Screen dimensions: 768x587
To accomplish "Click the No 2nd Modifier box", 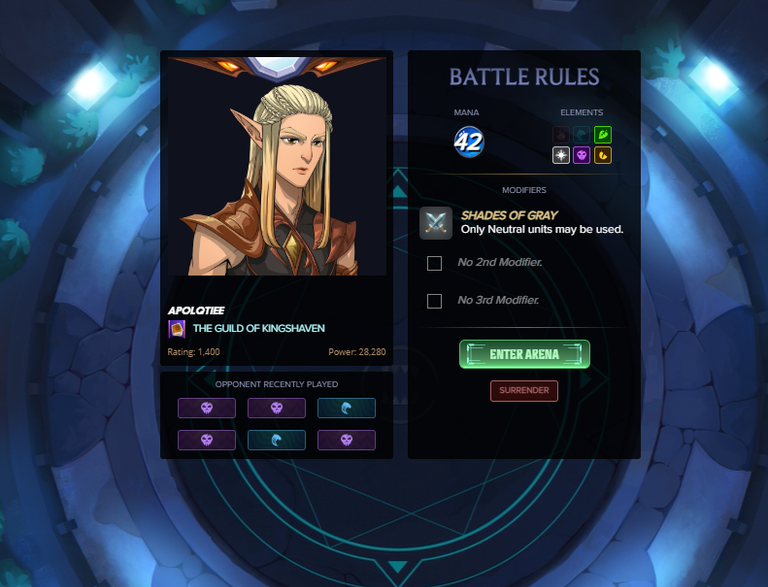I will point(434,263).
